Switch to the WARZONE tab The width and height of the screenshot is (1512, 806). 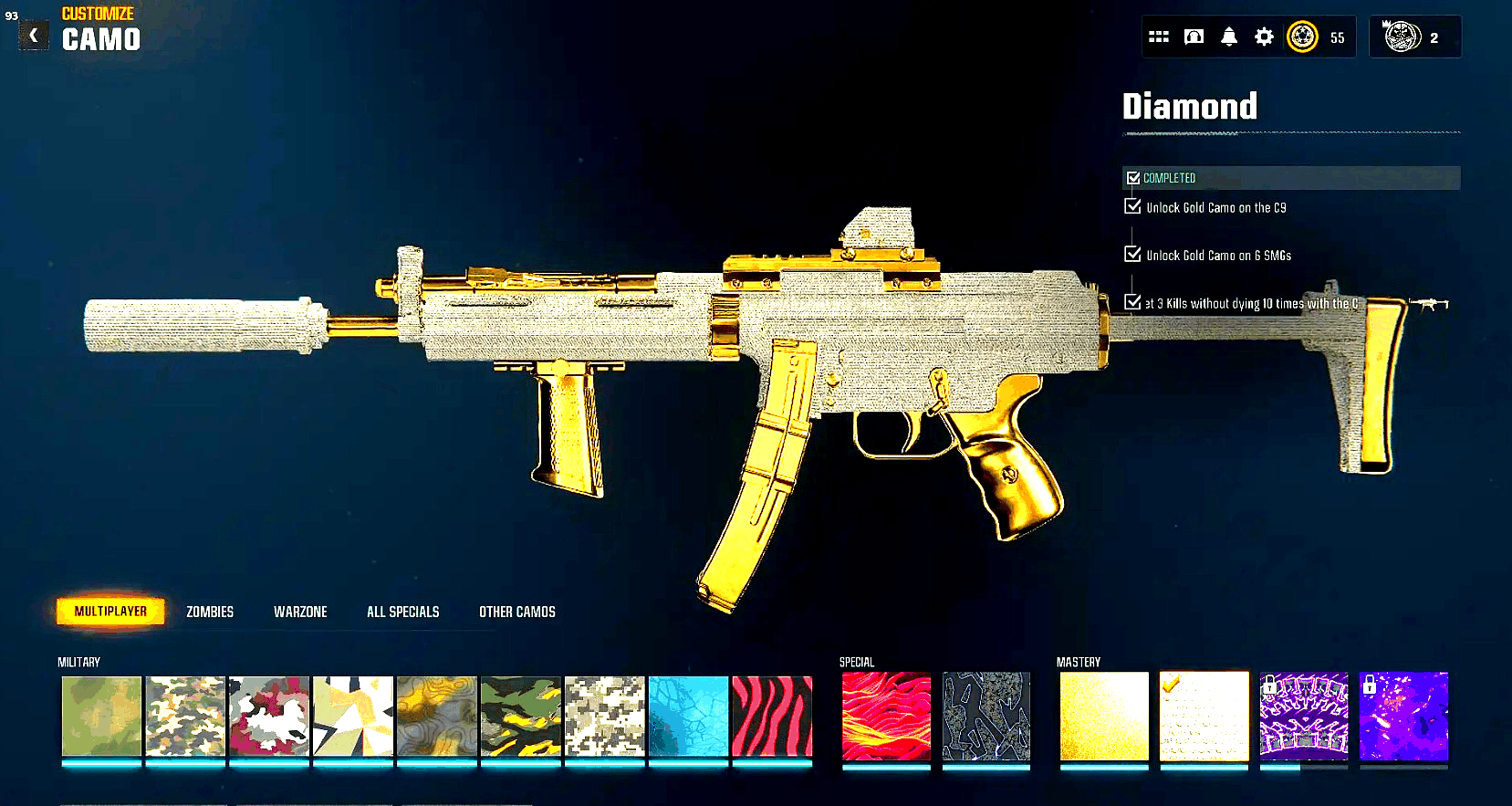[299, 611]
